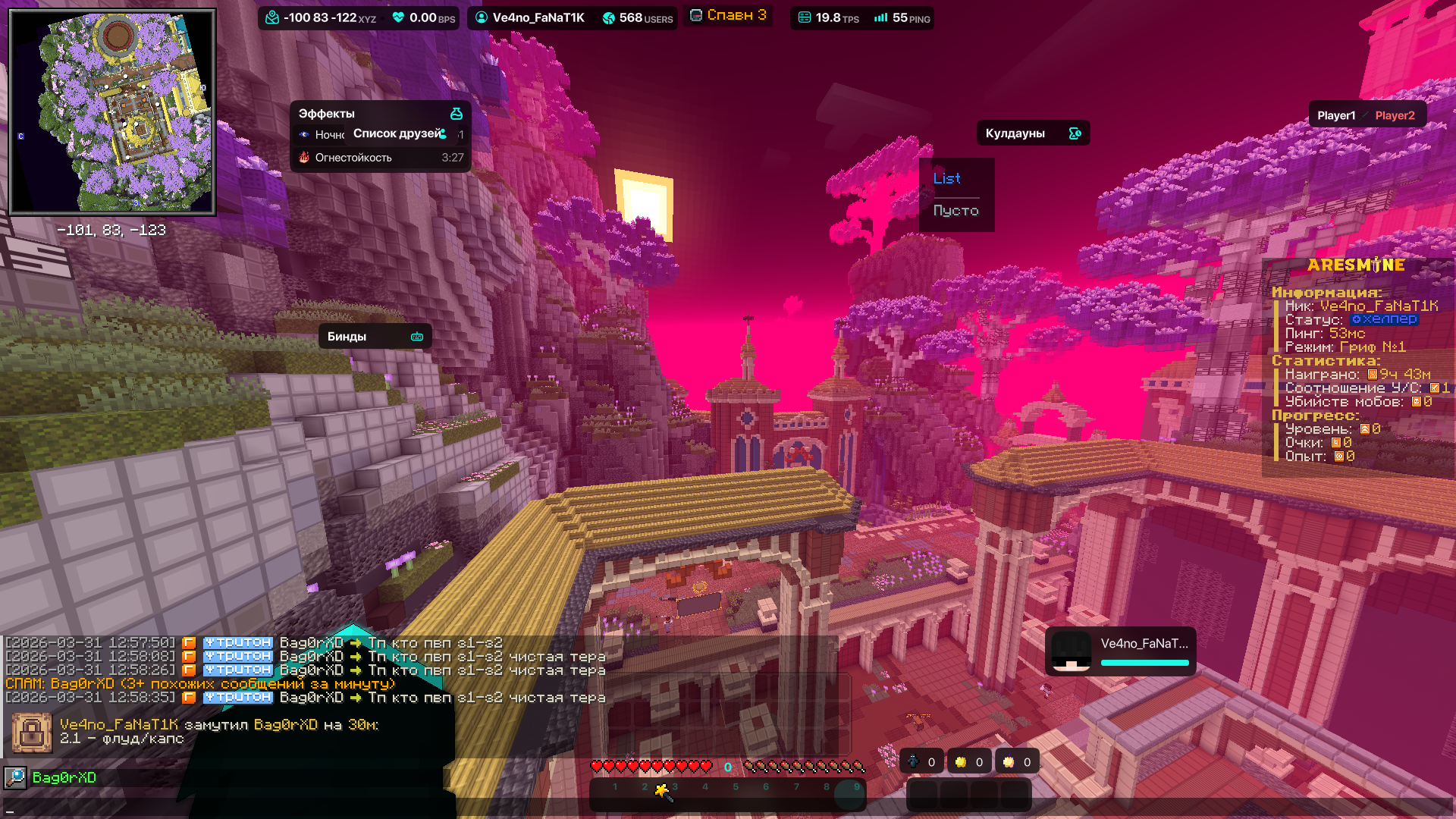Click the golden apple counter
Screen dimensions: 1456x819
970,762
